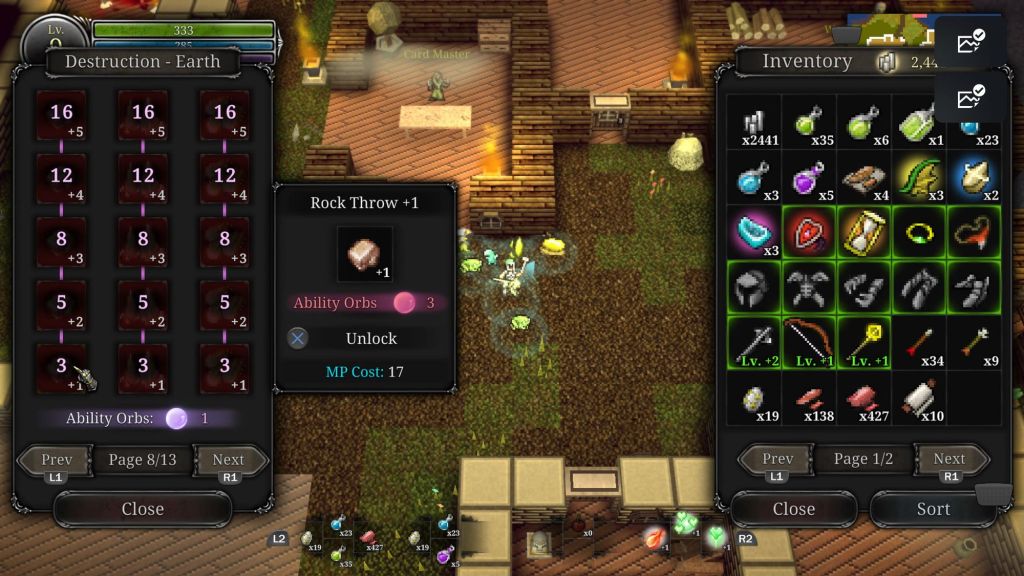Unlock the Rock Throw +1 ability
This screenshot has height=576, width=1024.
pyautogui.click(x=370, y=338)
